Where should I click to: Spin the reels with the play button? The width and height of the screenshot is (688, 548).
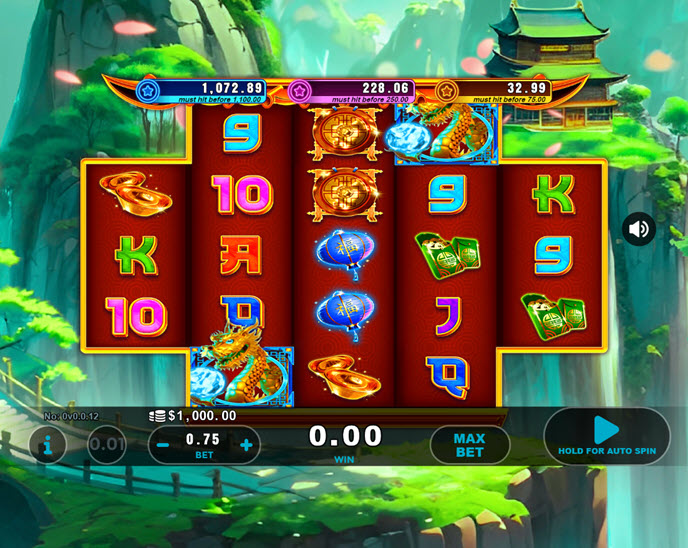(x=606, y=435)
